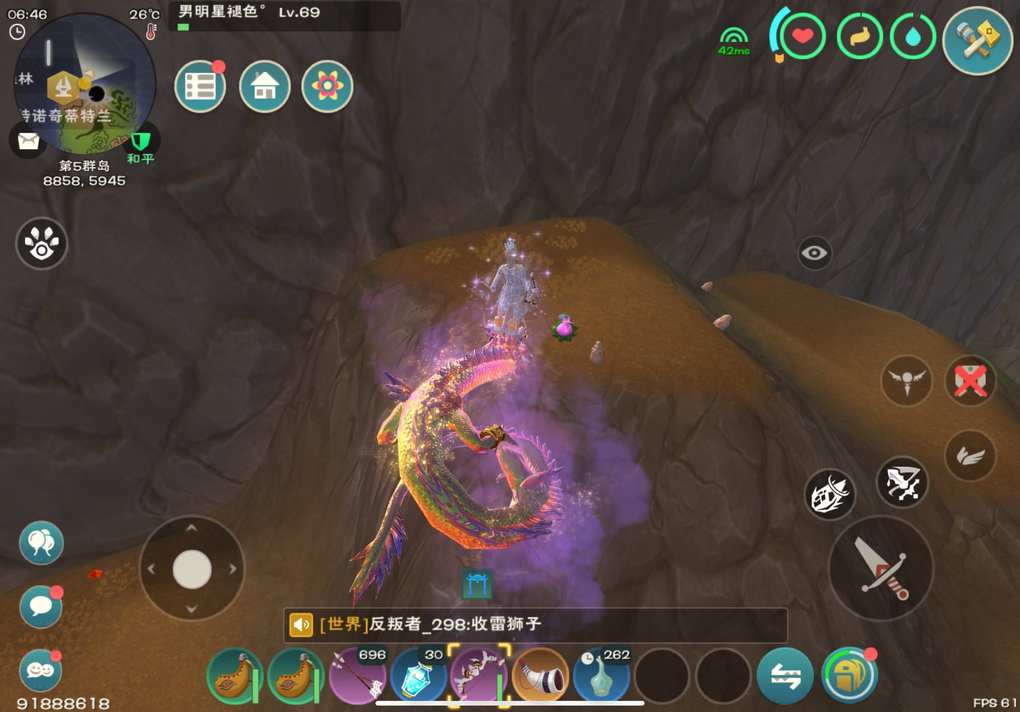Image resolution: width=1020 pixels, height=712 pixels.
Task: Open the crafting hammer build menu
Action: (x=977, y=41)
